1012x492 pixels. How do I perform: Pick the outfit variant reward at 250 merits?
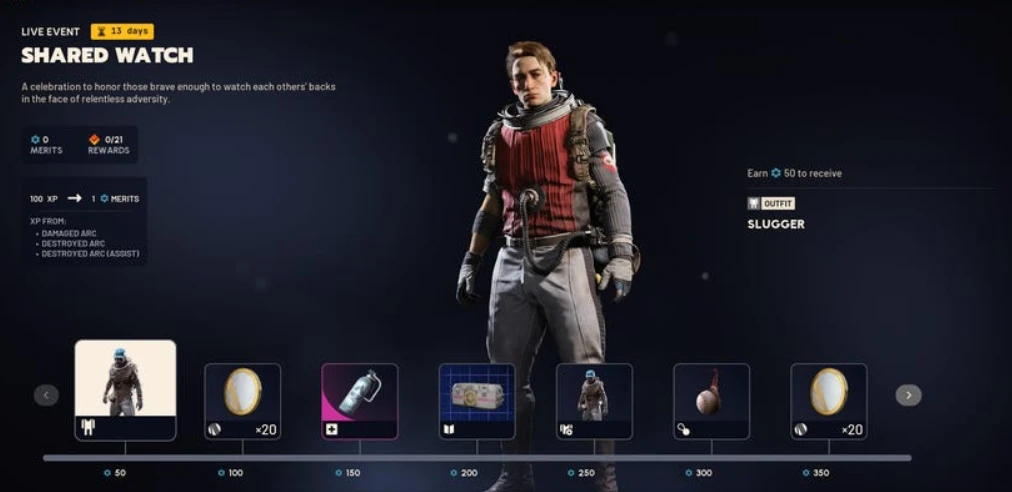594,401
